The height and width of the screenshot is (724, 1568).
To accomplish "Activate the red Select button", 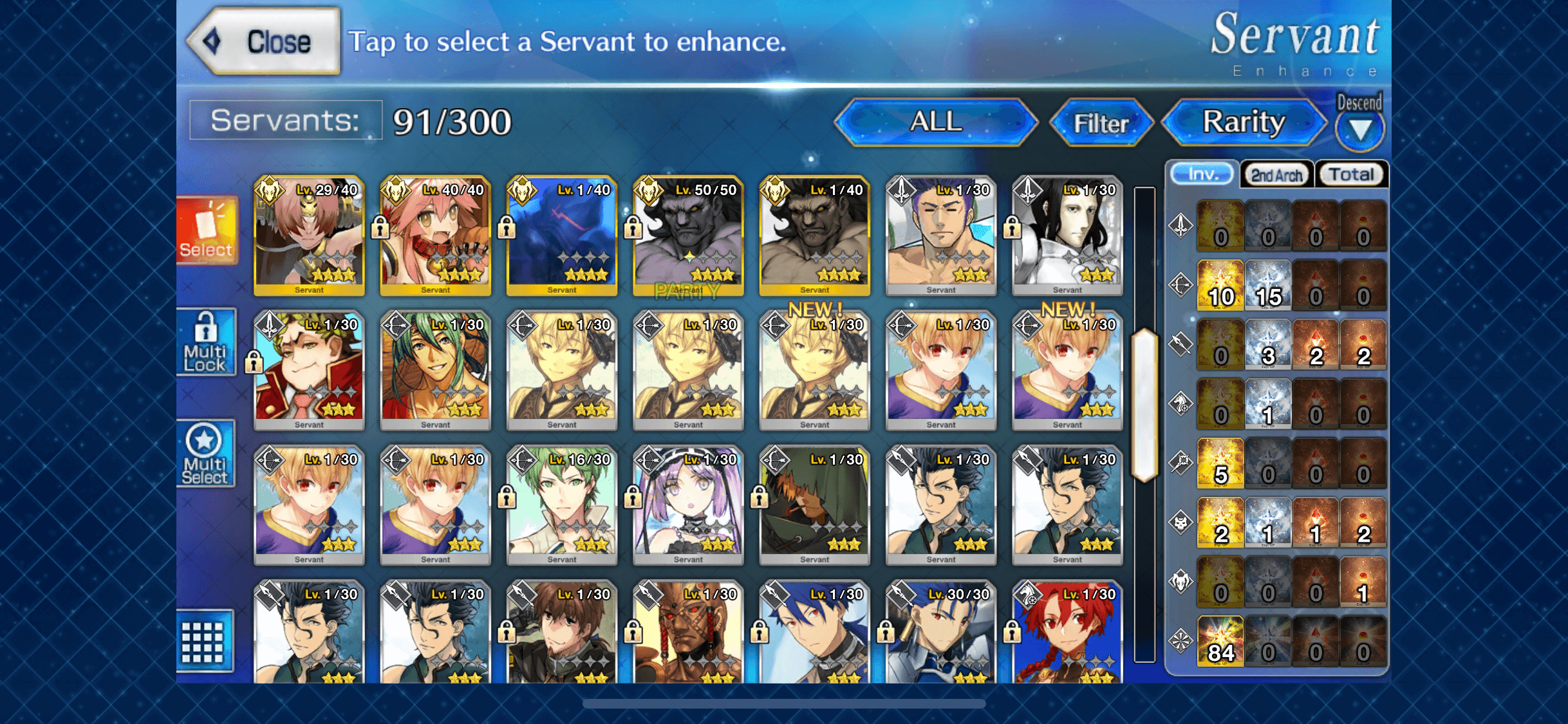I will pyautogui.click(x=207, y=231).
